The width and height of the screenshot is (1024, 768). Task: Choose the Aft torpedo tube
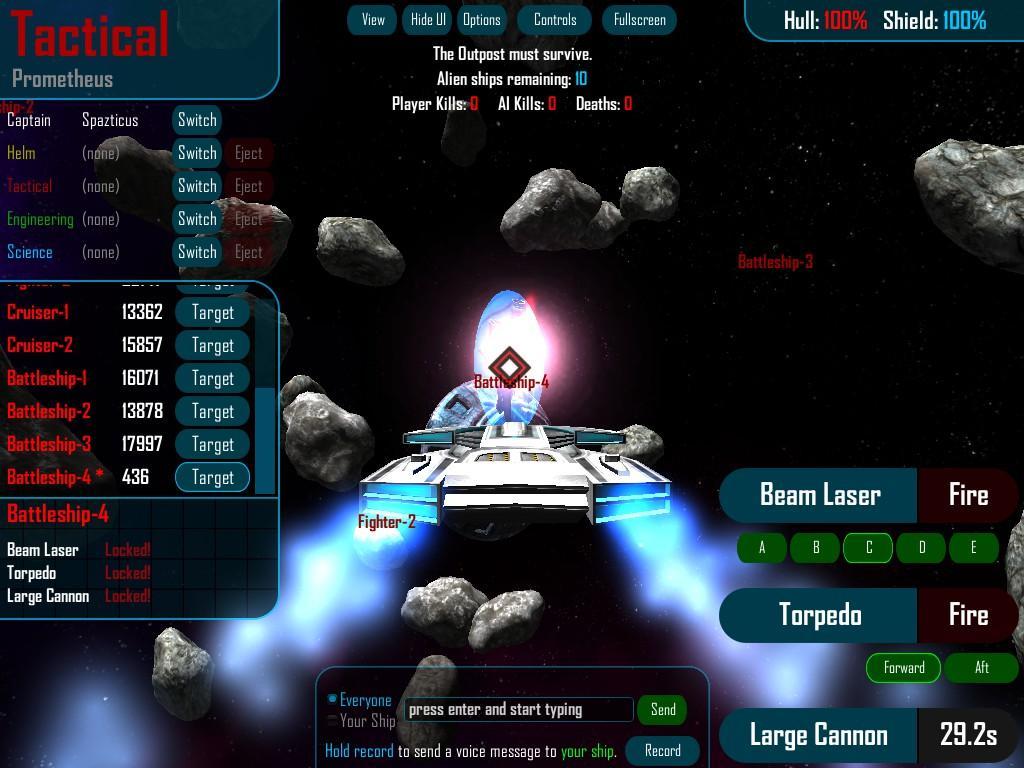point(981,668)
